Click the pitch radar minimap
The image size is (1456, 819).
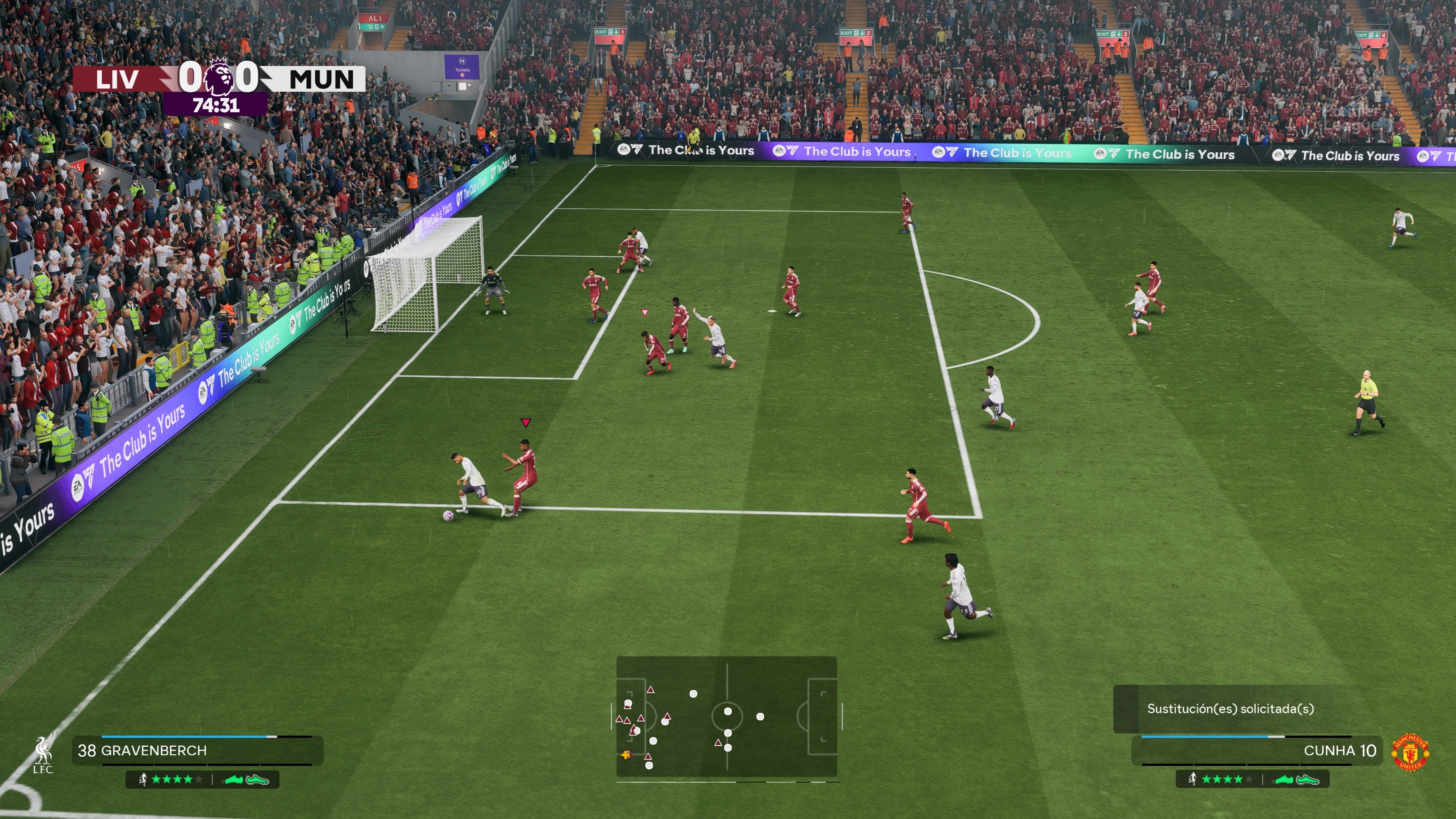pyautogui.click(x=726, y=716)
